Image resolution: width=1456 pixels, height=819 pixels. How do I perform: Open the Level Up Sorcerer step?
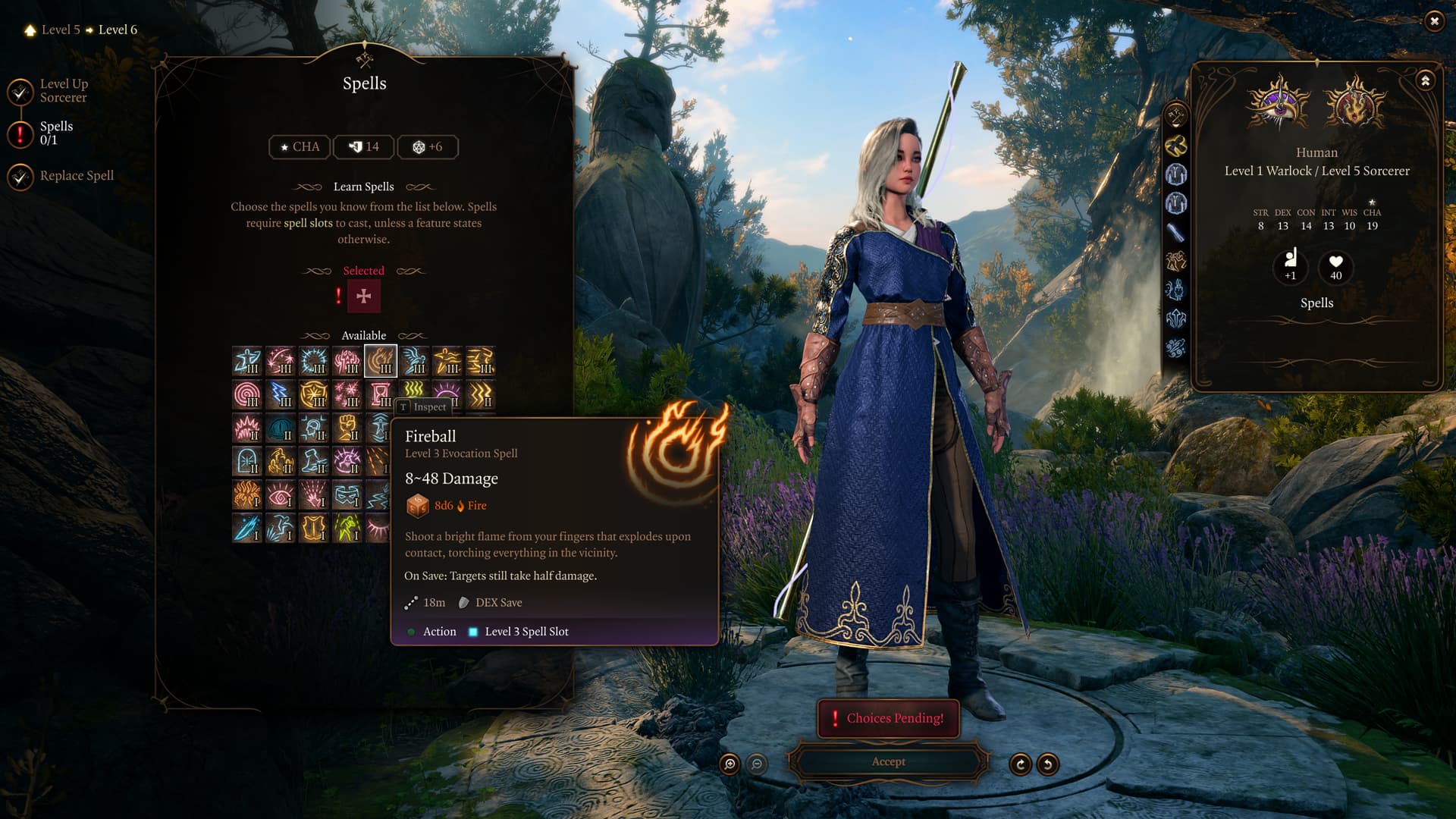[x=64, y=91]
